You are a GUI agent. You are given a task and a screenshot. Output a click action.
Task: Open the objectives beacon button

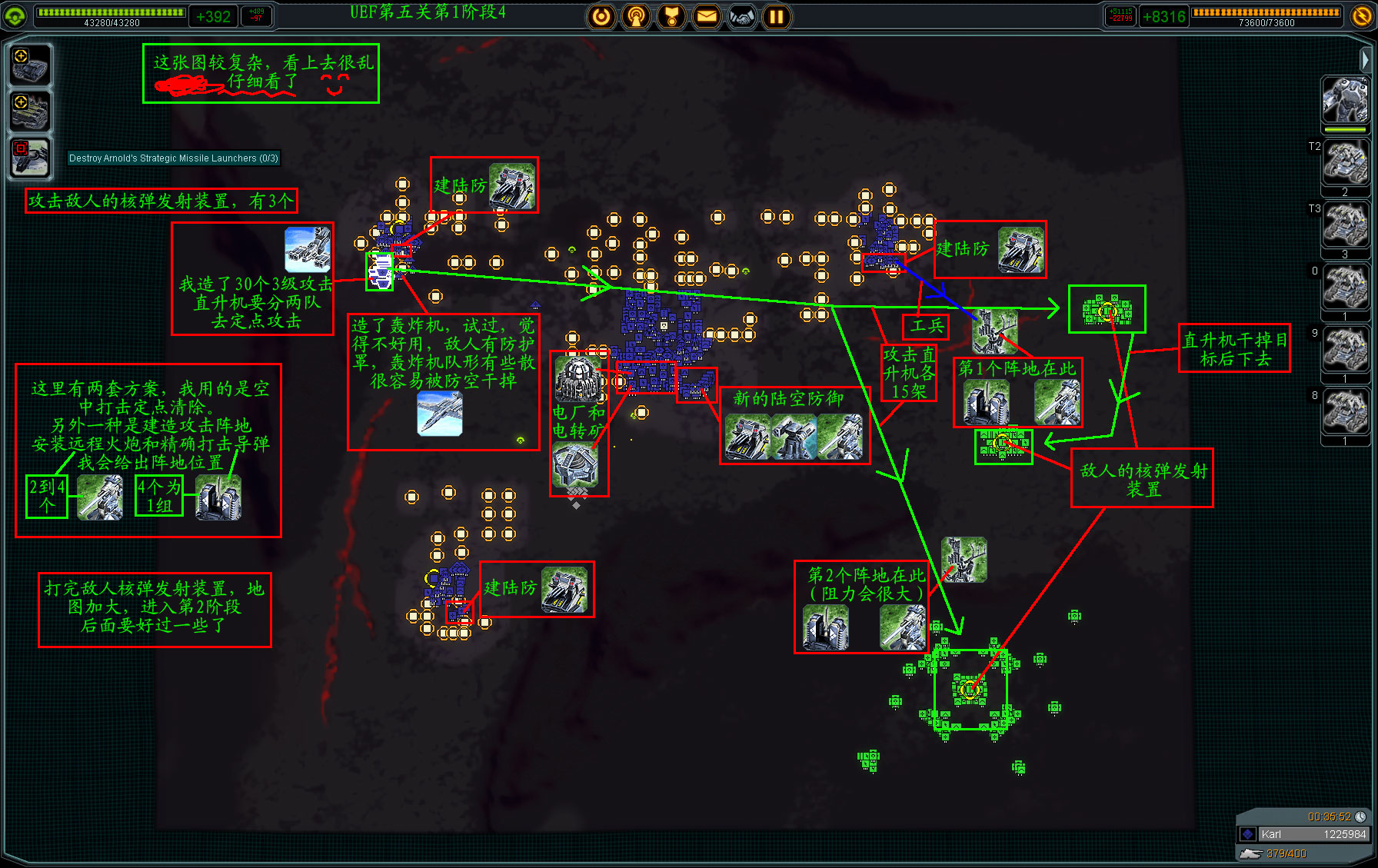point(636,16)
